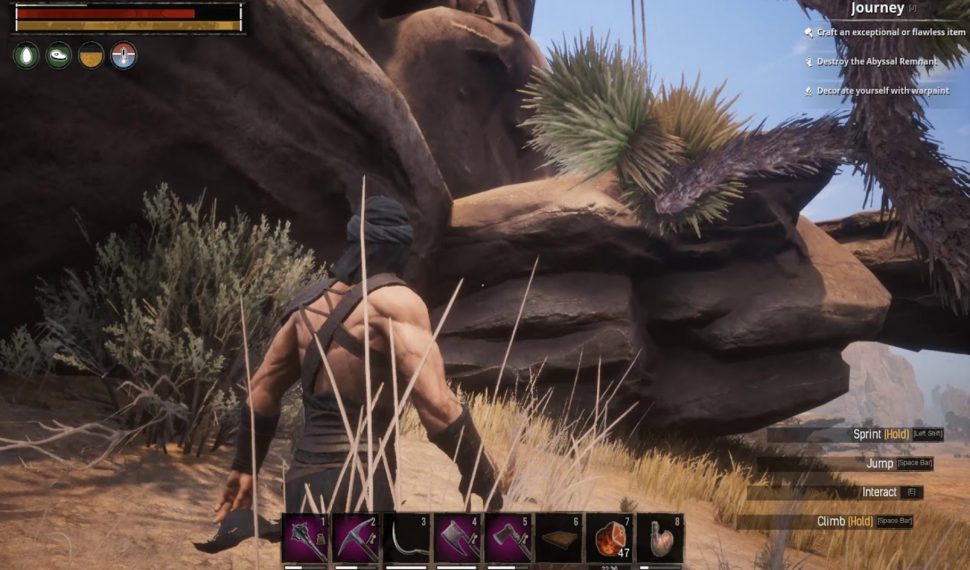The height and width of the screenshot is (570, 970).
Task: Select the 'Destroy the Abyssal Remnant' objective
Action: 877,62
